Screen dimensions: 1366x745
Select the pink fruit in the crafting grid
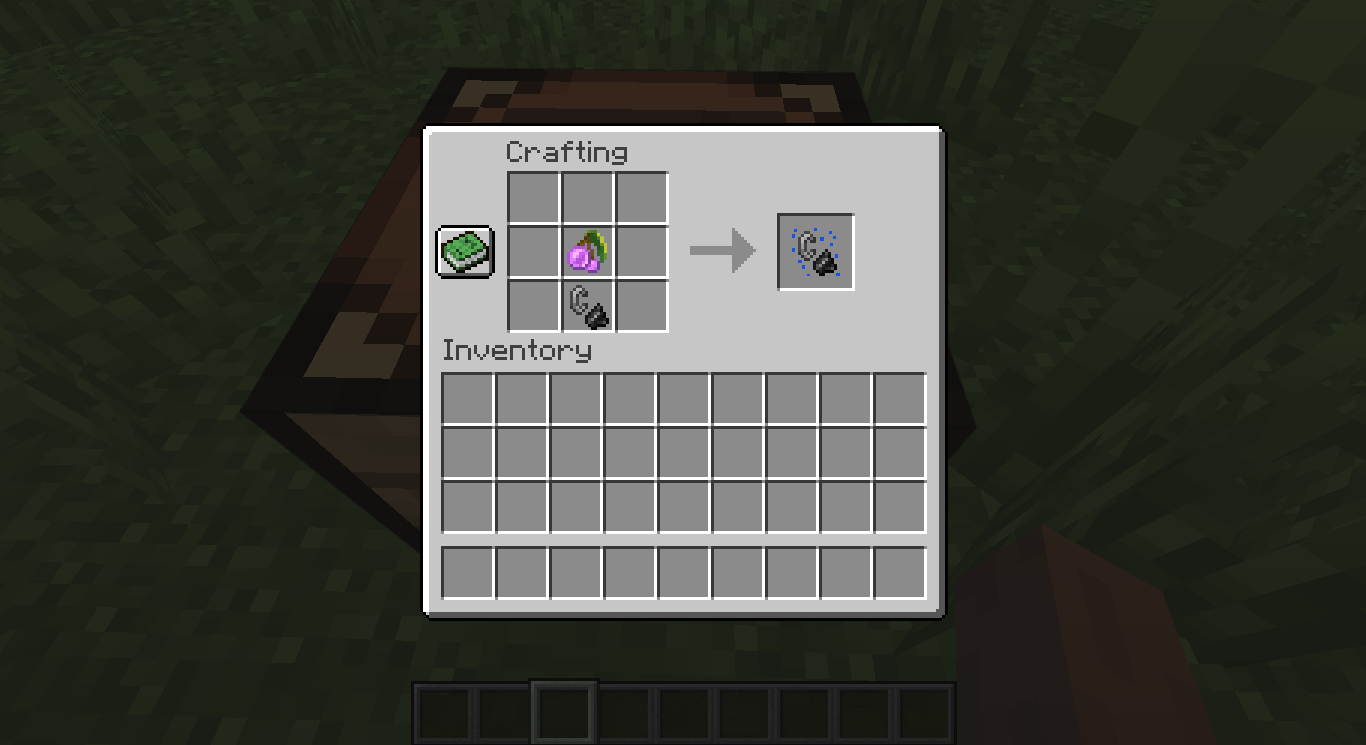(x=587, y=250)
